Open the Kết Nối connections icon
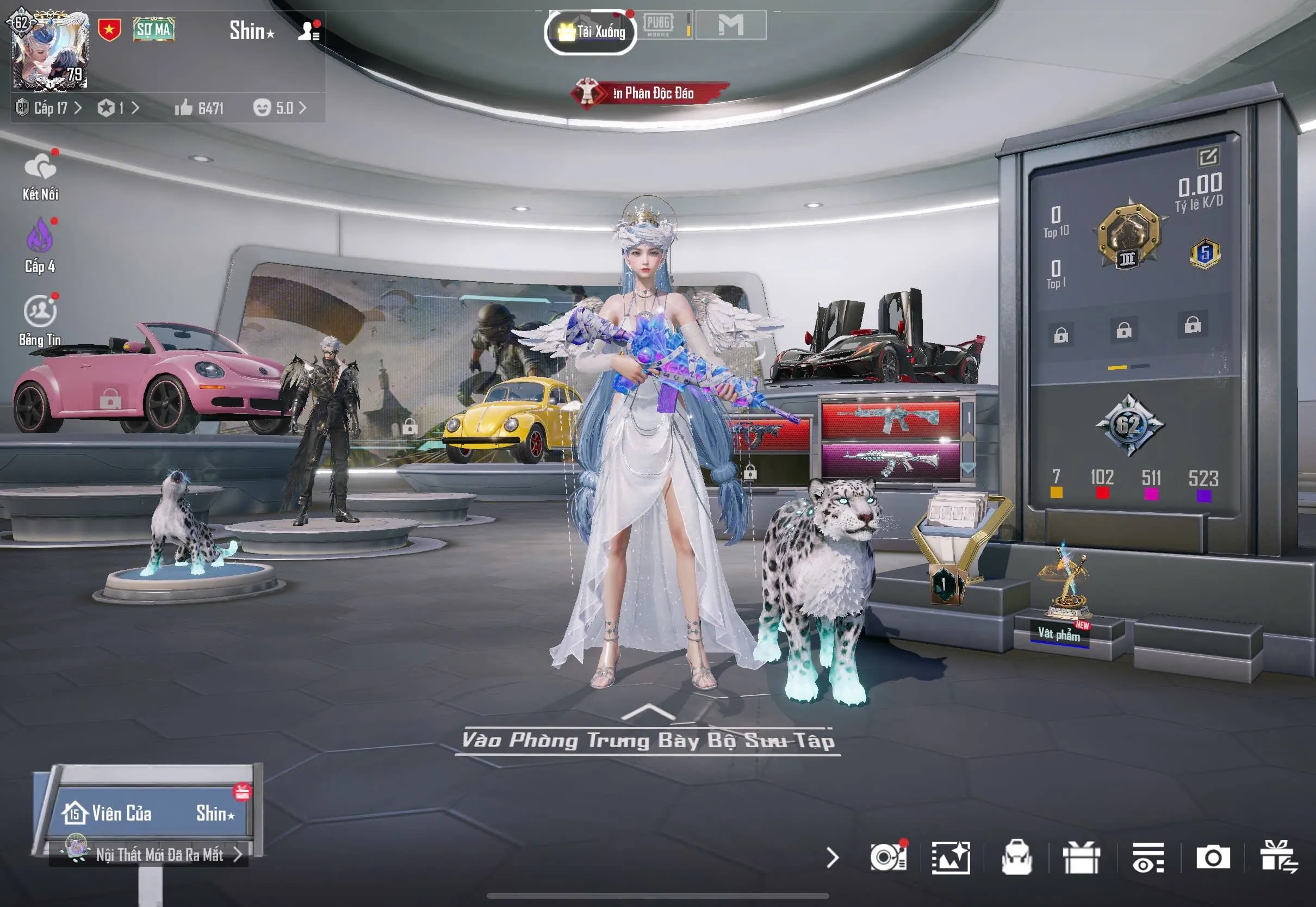This screenshot has height=907, width=1316. 40,176
